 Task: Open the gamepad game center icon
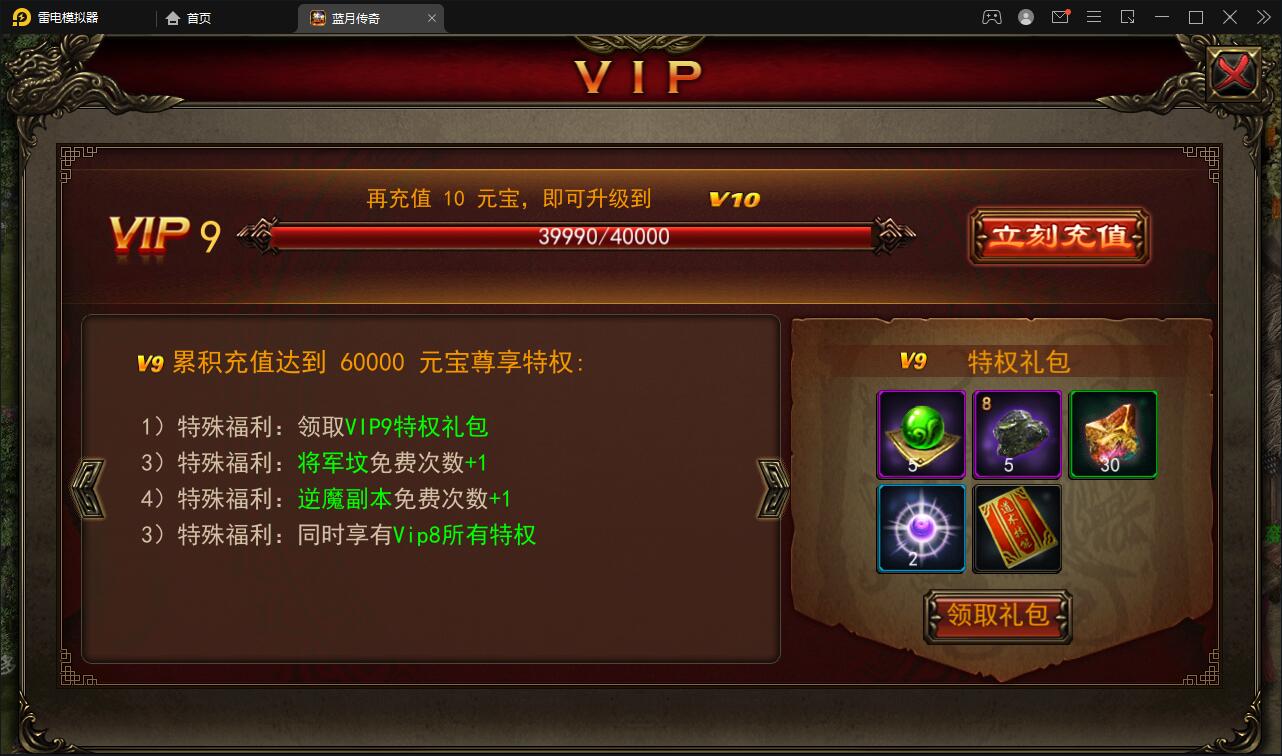click(x=991, y=17)
